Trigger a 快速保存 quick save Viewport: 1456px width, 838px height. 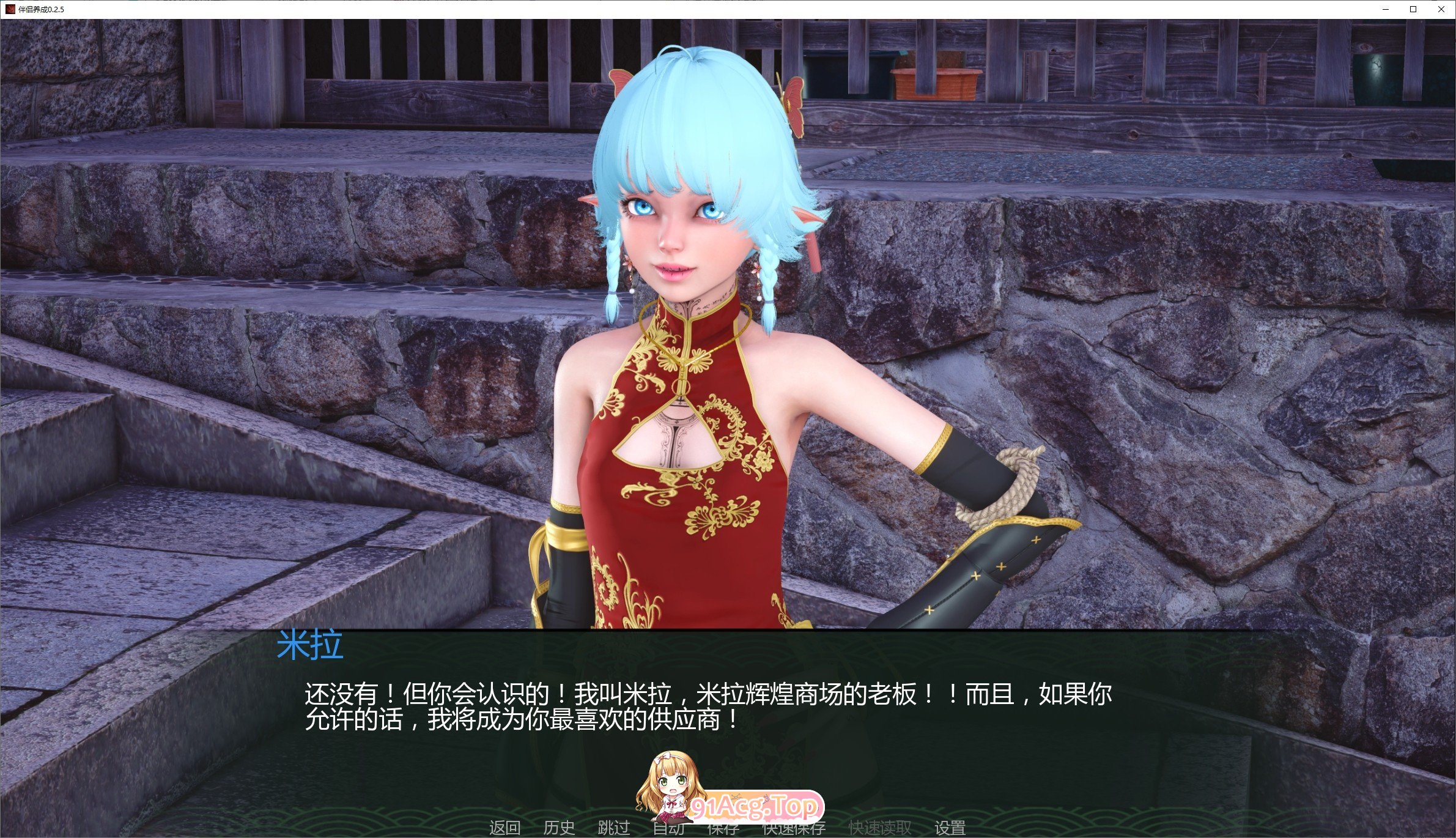(793, 829)
